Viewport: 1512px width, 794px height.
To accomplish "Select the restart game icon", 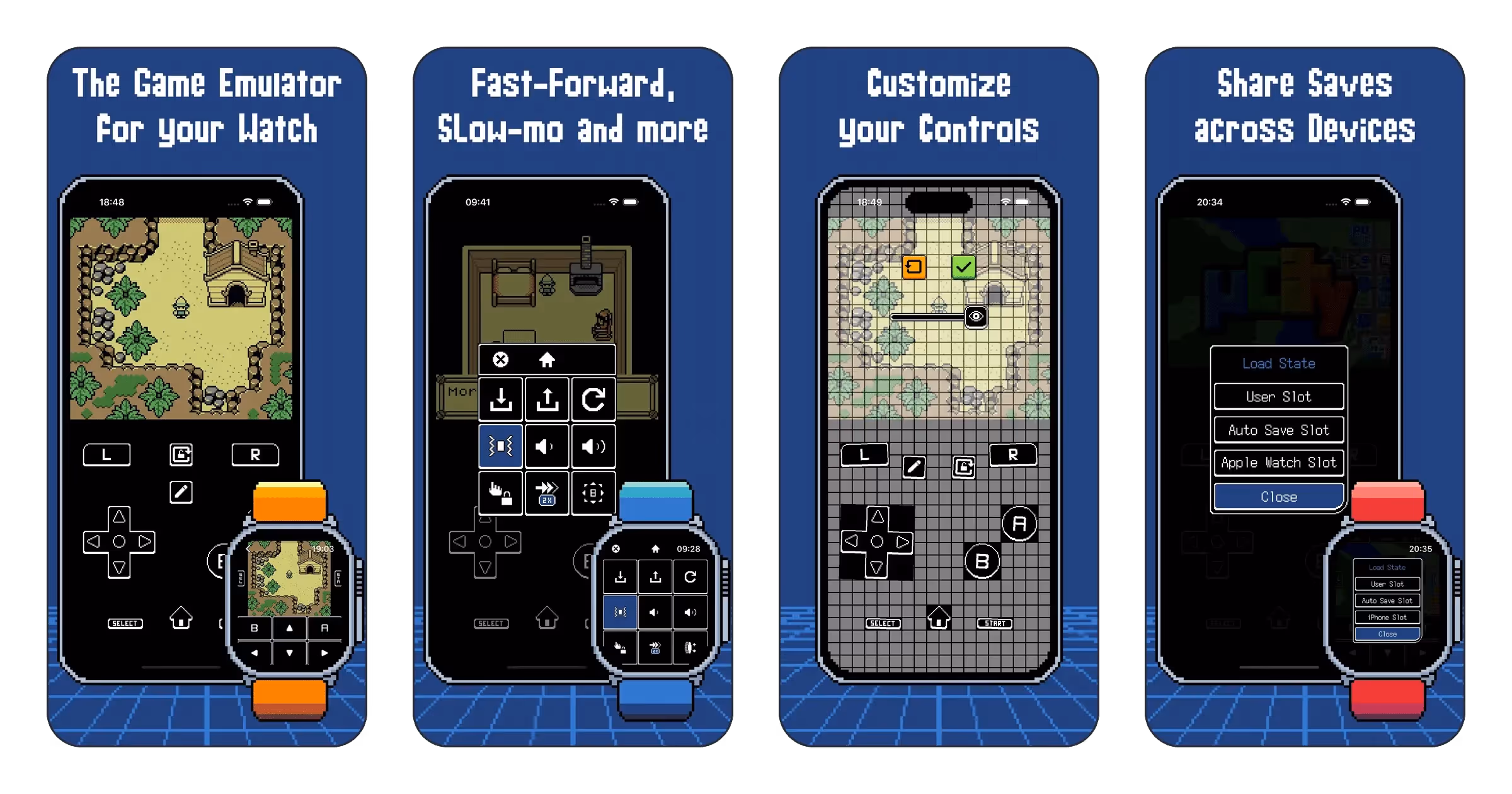I will (x=593, y=400).
